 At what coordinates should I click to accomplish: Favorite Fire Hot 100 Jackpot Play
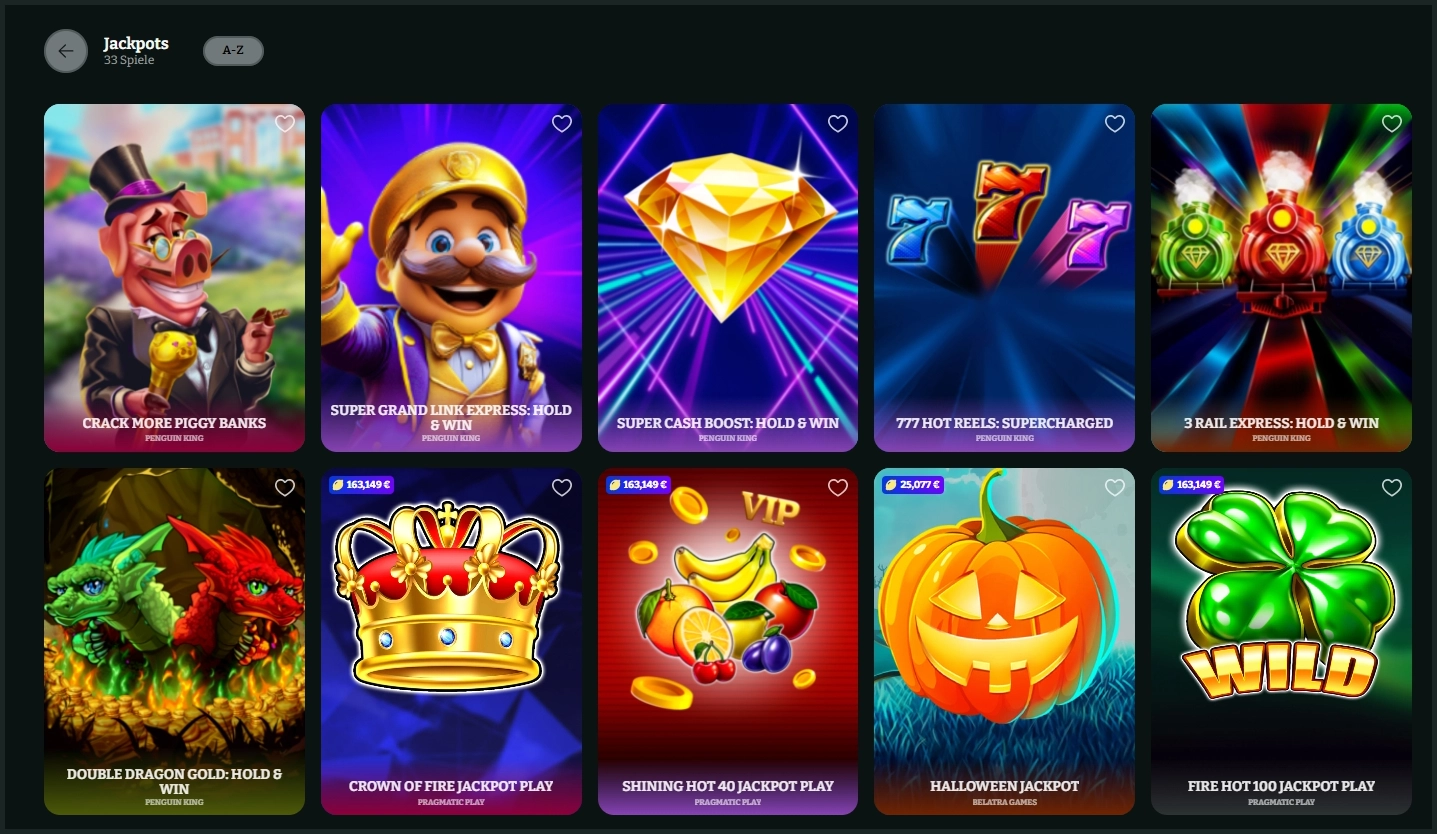click(x=1390, y=487)
